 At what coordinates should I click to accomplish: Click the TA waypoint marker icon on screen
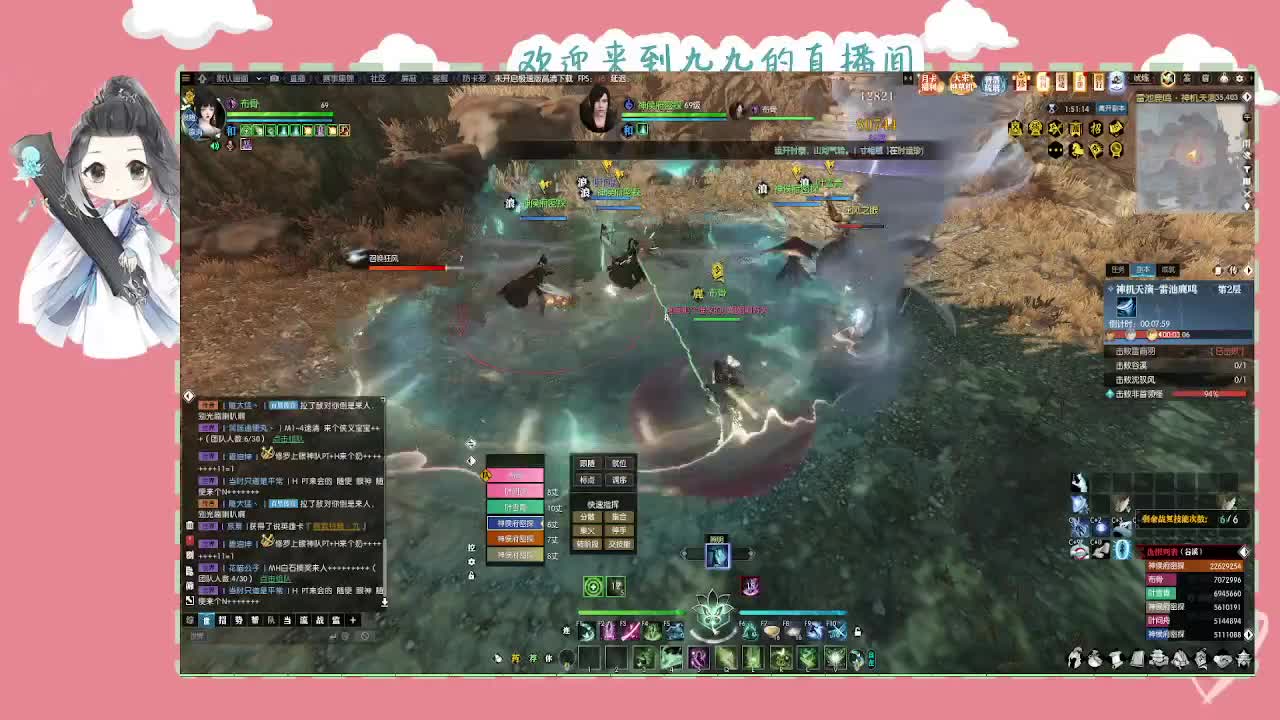(486, 476)
